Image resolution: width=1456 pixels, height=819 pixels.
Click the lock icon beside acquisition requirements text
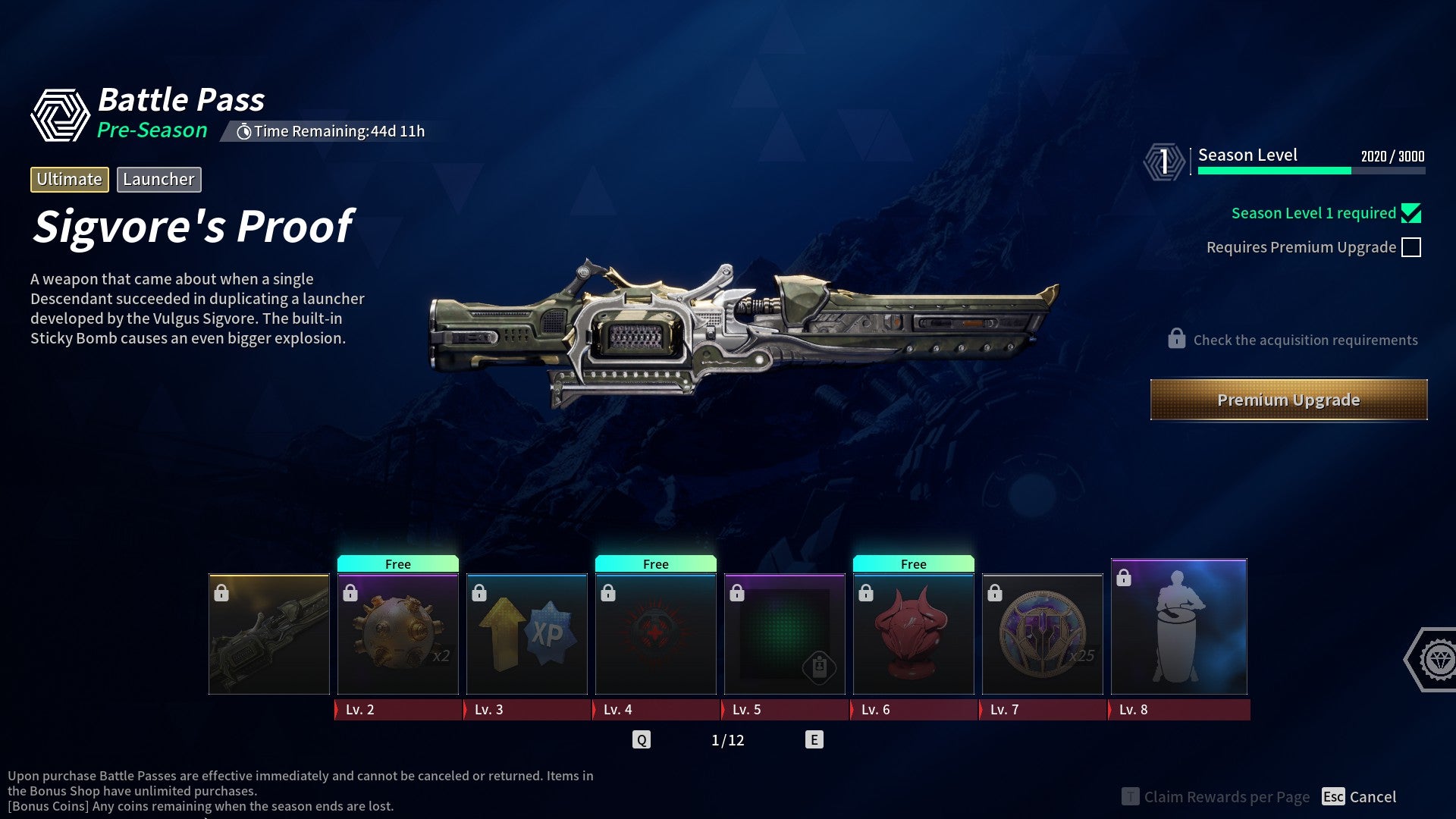coord(1176,339)
